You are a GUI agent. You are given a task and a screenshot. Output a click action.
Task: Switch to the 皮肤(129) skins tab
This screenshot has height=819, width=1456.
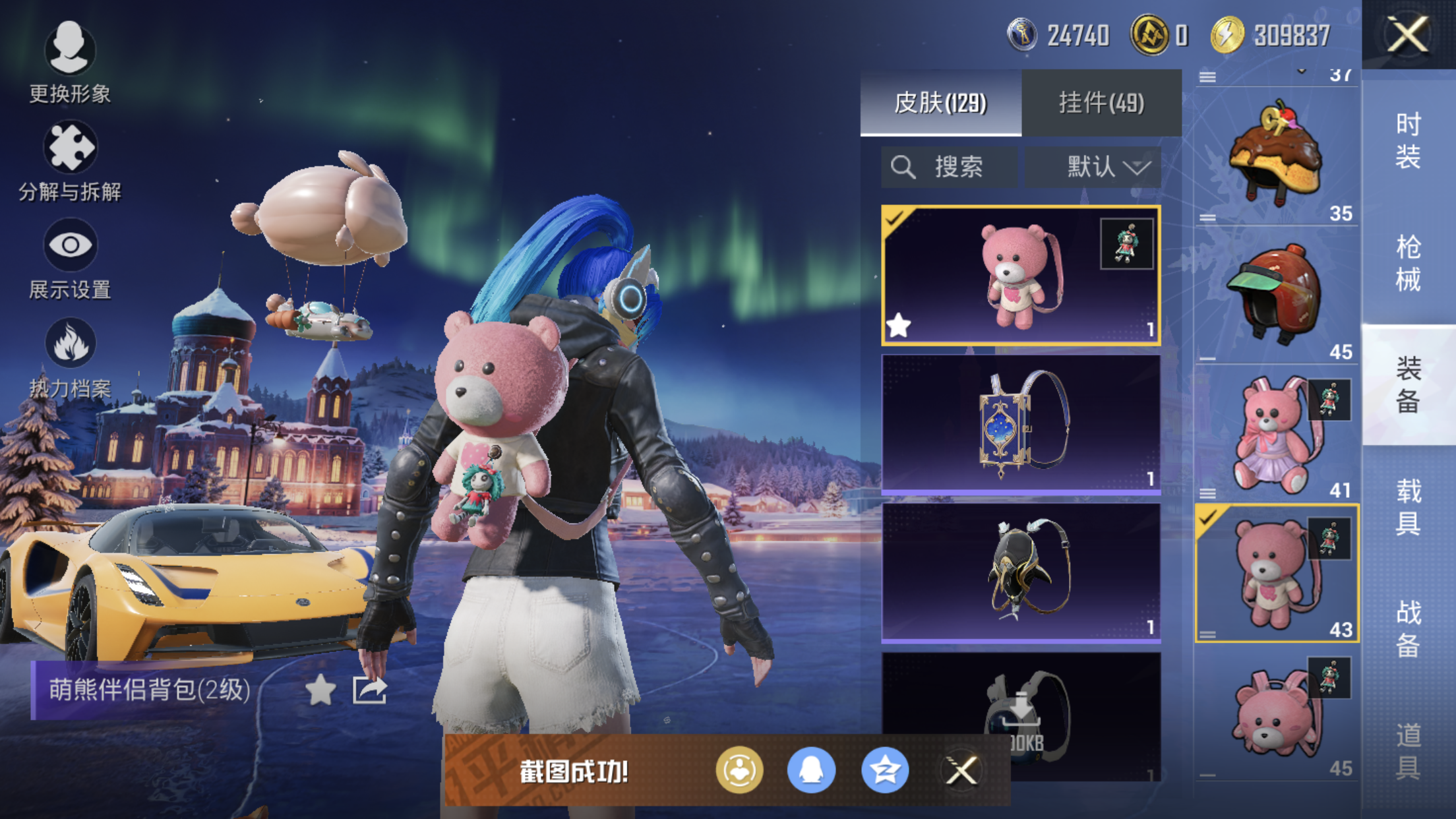click(940, 103)
